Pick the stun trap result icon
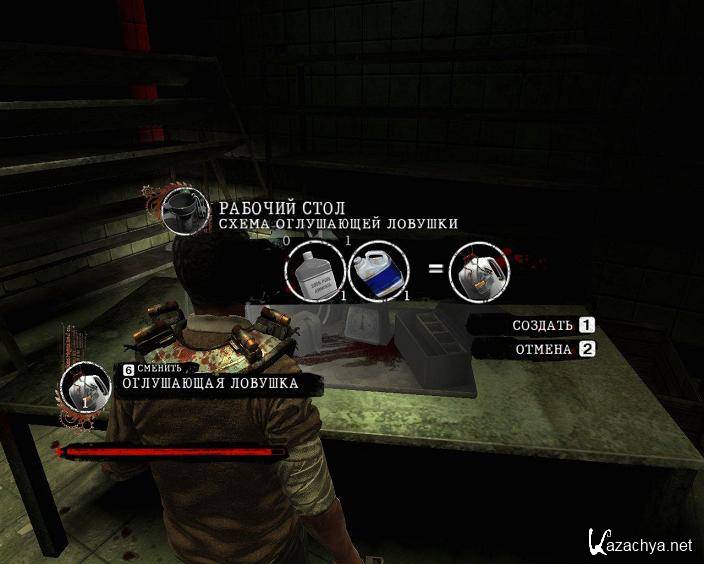The height and width of the screenshot is (564, 704). 480,271
